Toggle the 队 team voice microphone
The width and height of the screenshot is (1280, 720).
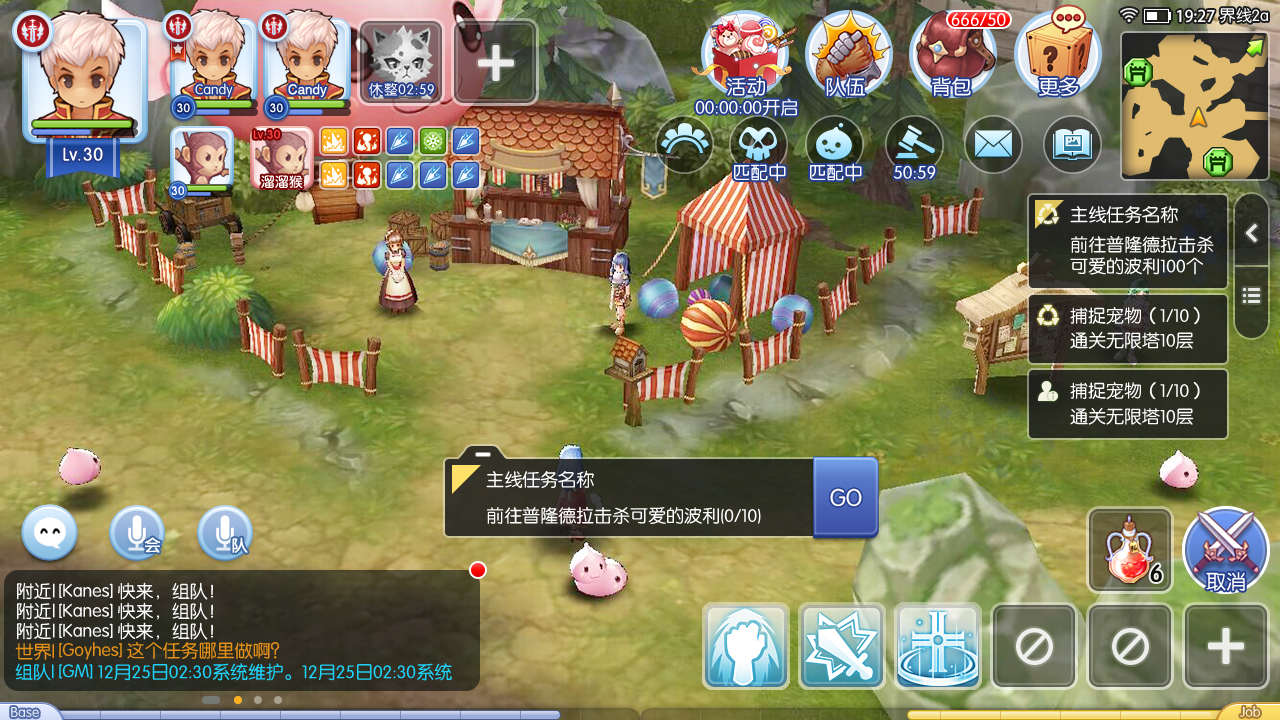coord(225,533)
